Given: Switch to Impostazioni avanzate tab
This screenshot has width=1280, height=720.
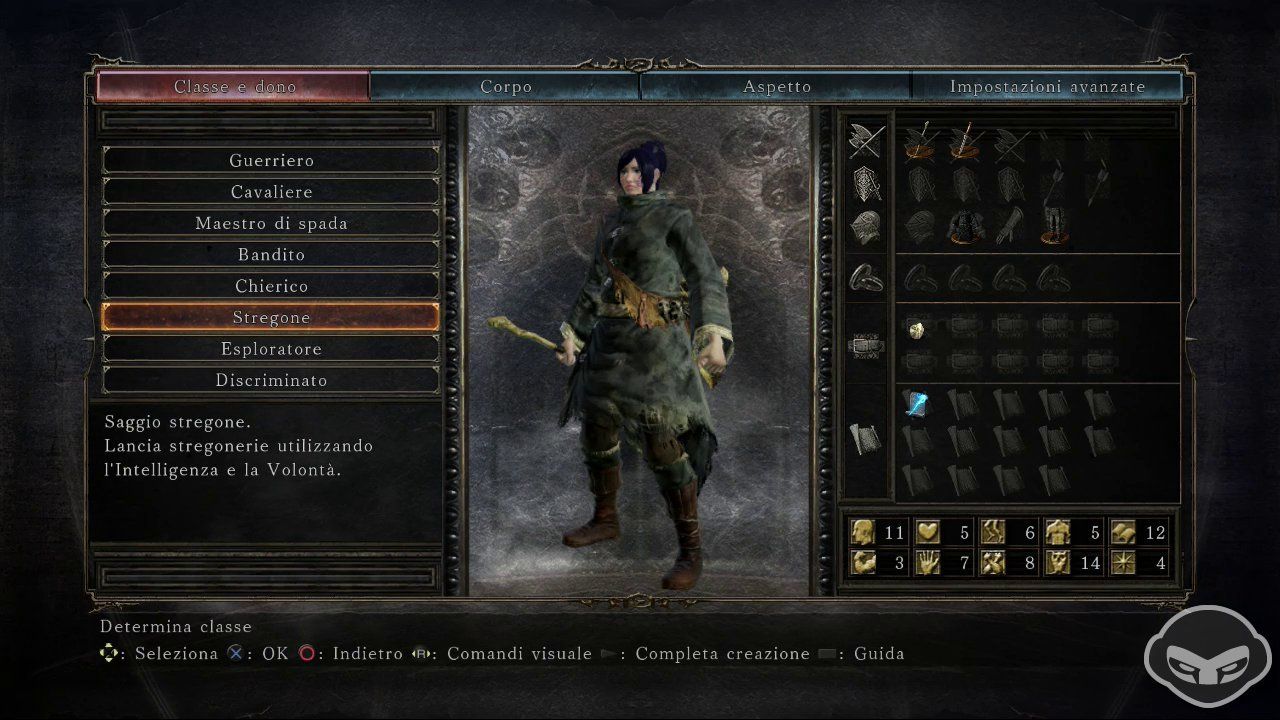Looking at the screenshot, I should [1047, 86].
